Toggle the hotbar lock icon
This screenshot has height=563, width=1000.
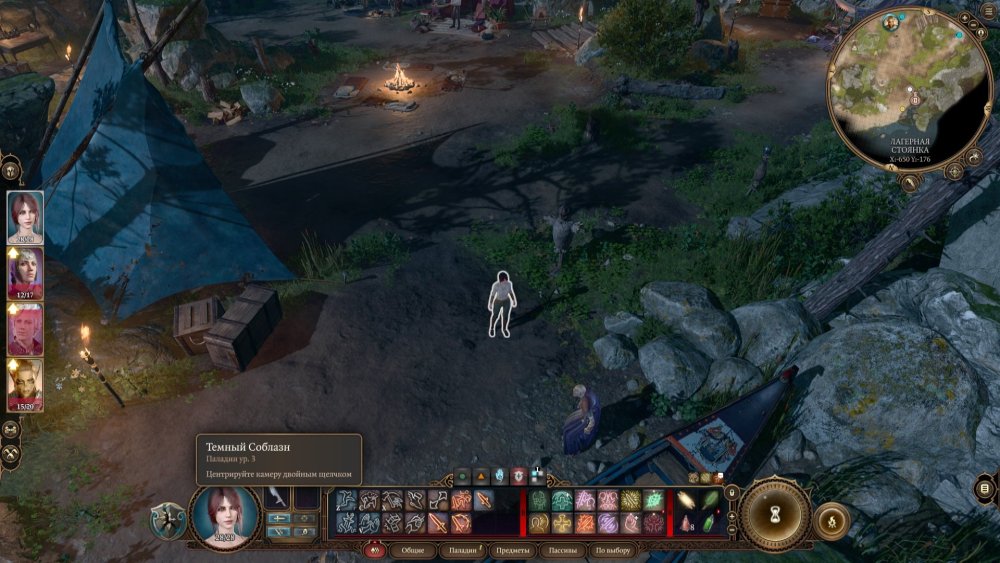(x=731, y=493)
